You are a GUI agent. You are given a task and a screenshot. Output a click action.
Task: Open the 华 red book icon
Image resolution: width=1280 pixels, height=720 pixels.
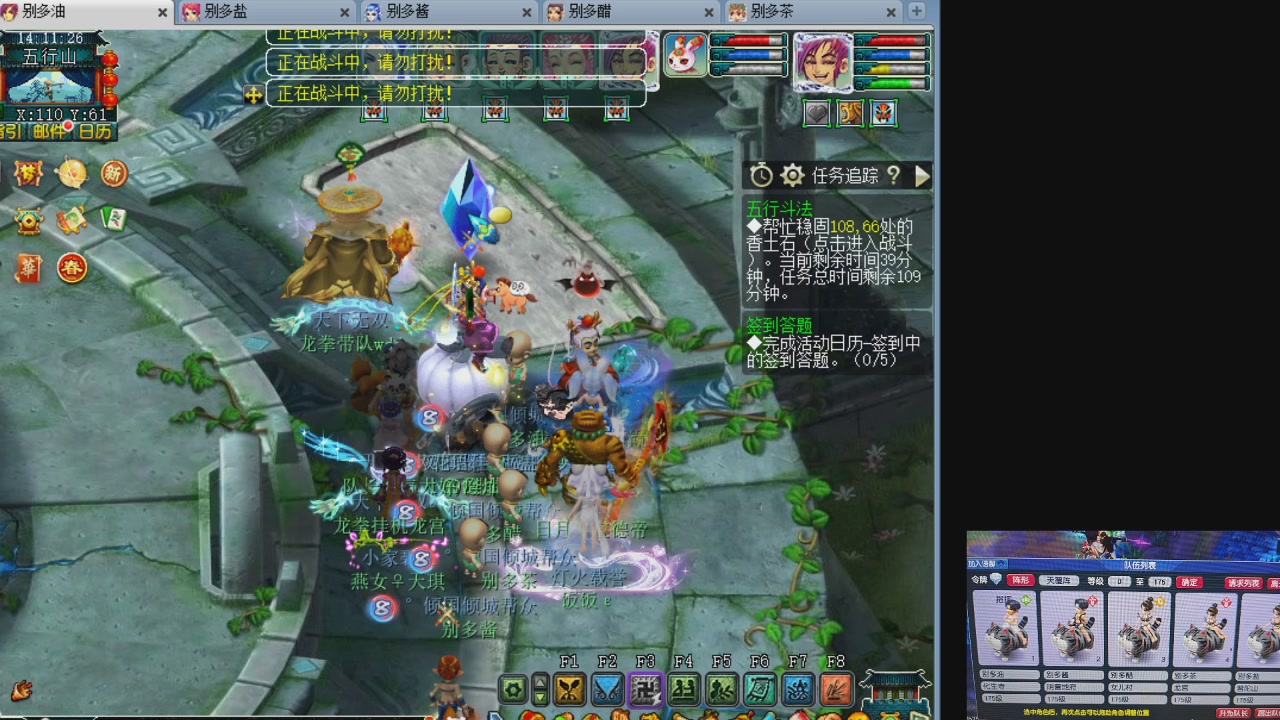[x=28, y=268]
